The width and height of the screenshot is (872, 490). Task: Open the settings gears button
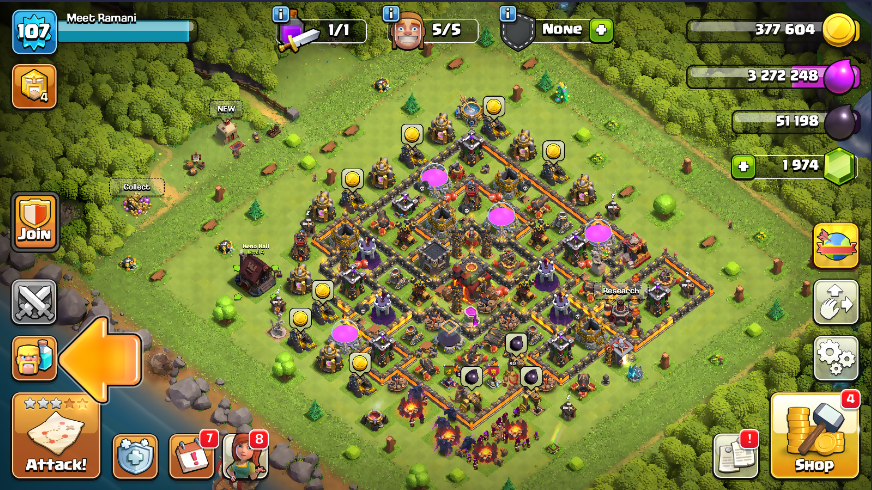[x=835, y=357]
